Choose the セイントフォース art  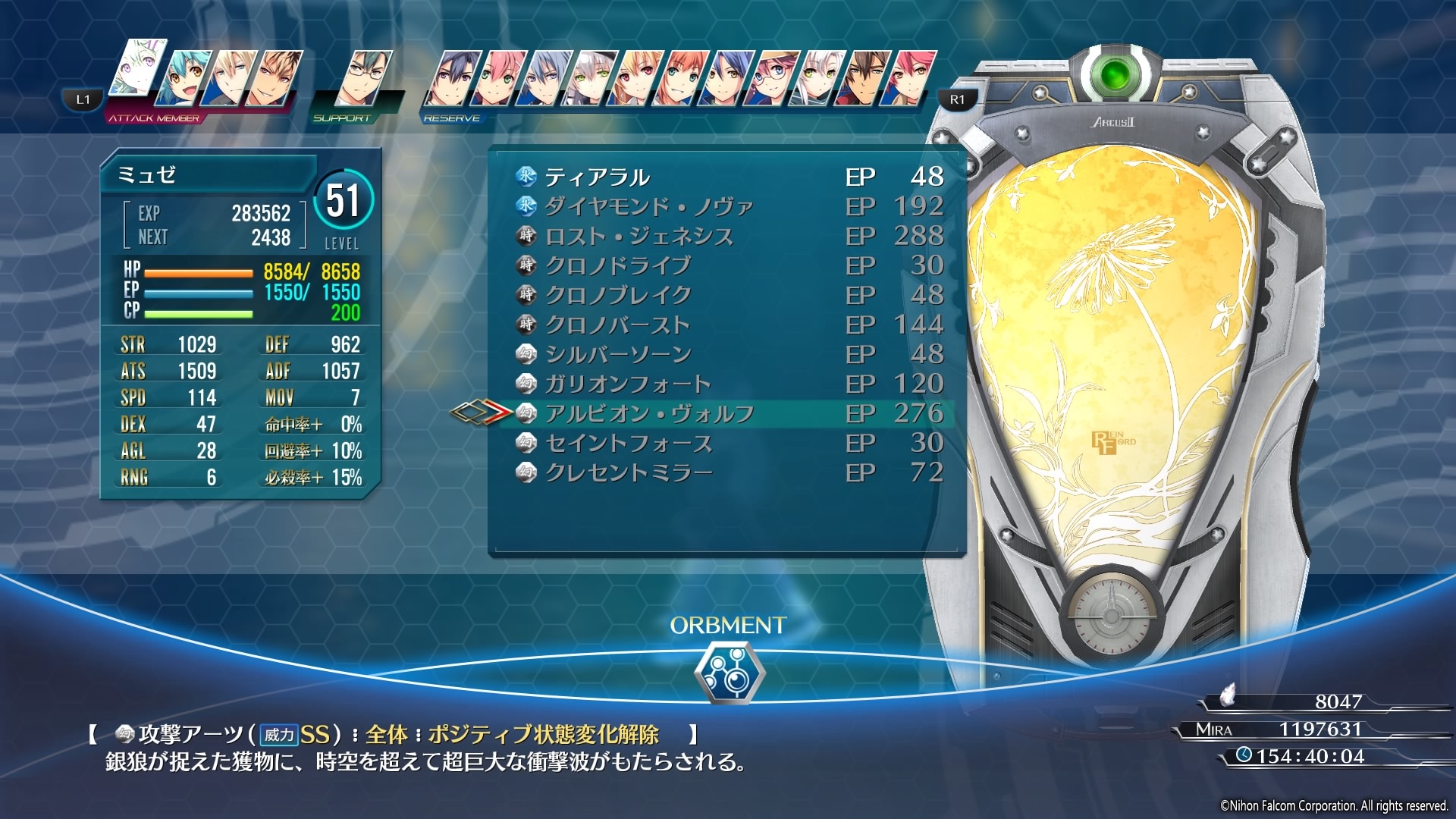coord(628,444)
